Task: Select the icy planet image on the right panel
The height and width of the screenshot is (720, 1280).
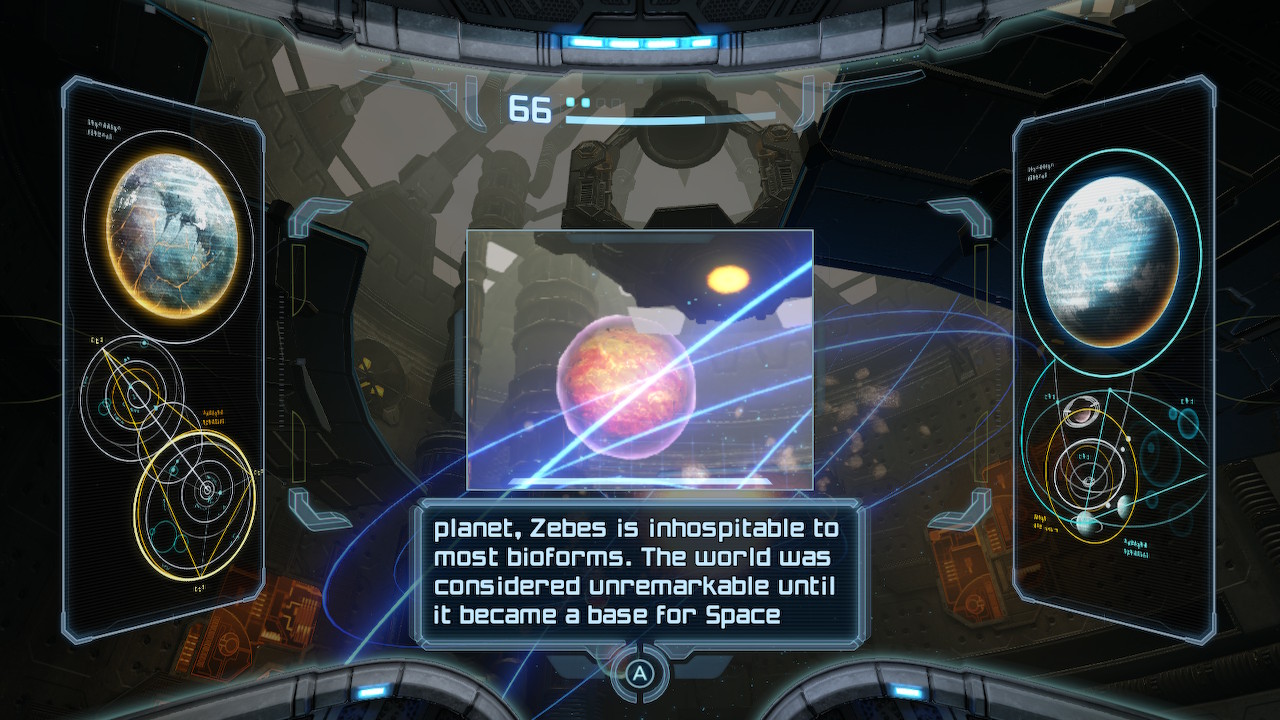Action: 1113,248
